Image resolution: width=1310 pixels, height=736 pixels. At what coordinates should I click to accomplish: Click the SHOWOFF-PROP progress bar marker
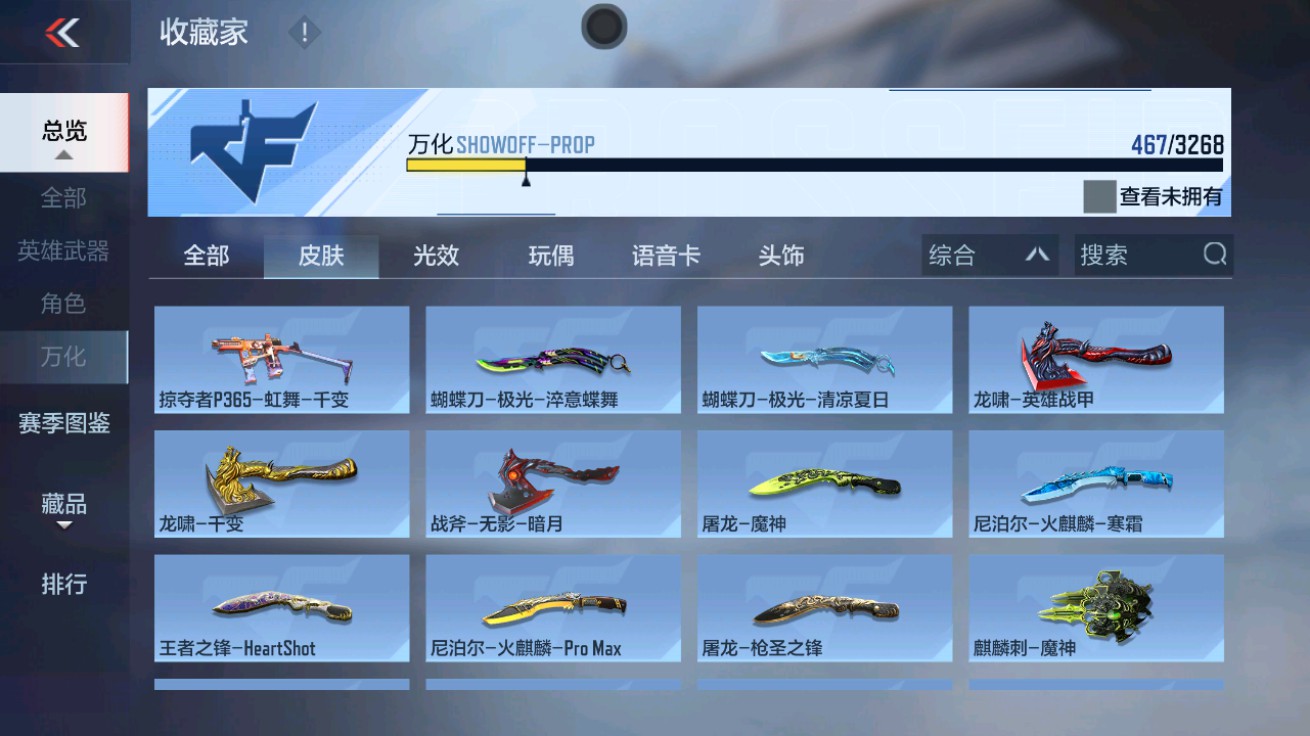[x=525, y=183]
